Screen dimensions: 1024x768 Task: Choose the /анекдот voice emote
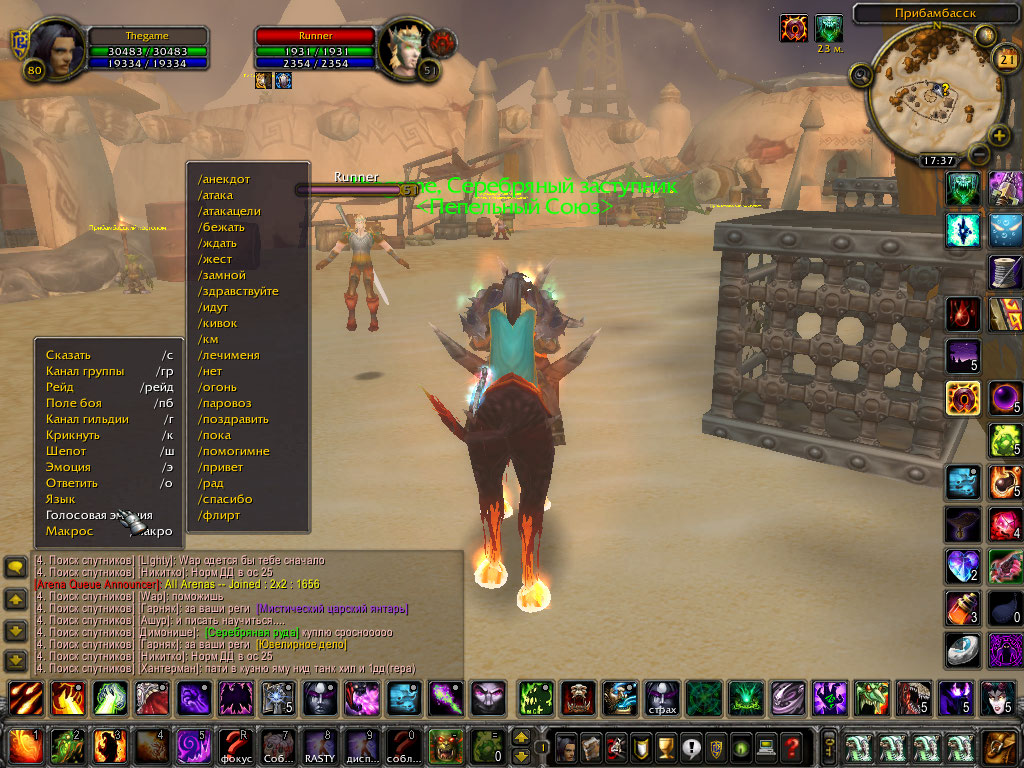coord(224,179)
